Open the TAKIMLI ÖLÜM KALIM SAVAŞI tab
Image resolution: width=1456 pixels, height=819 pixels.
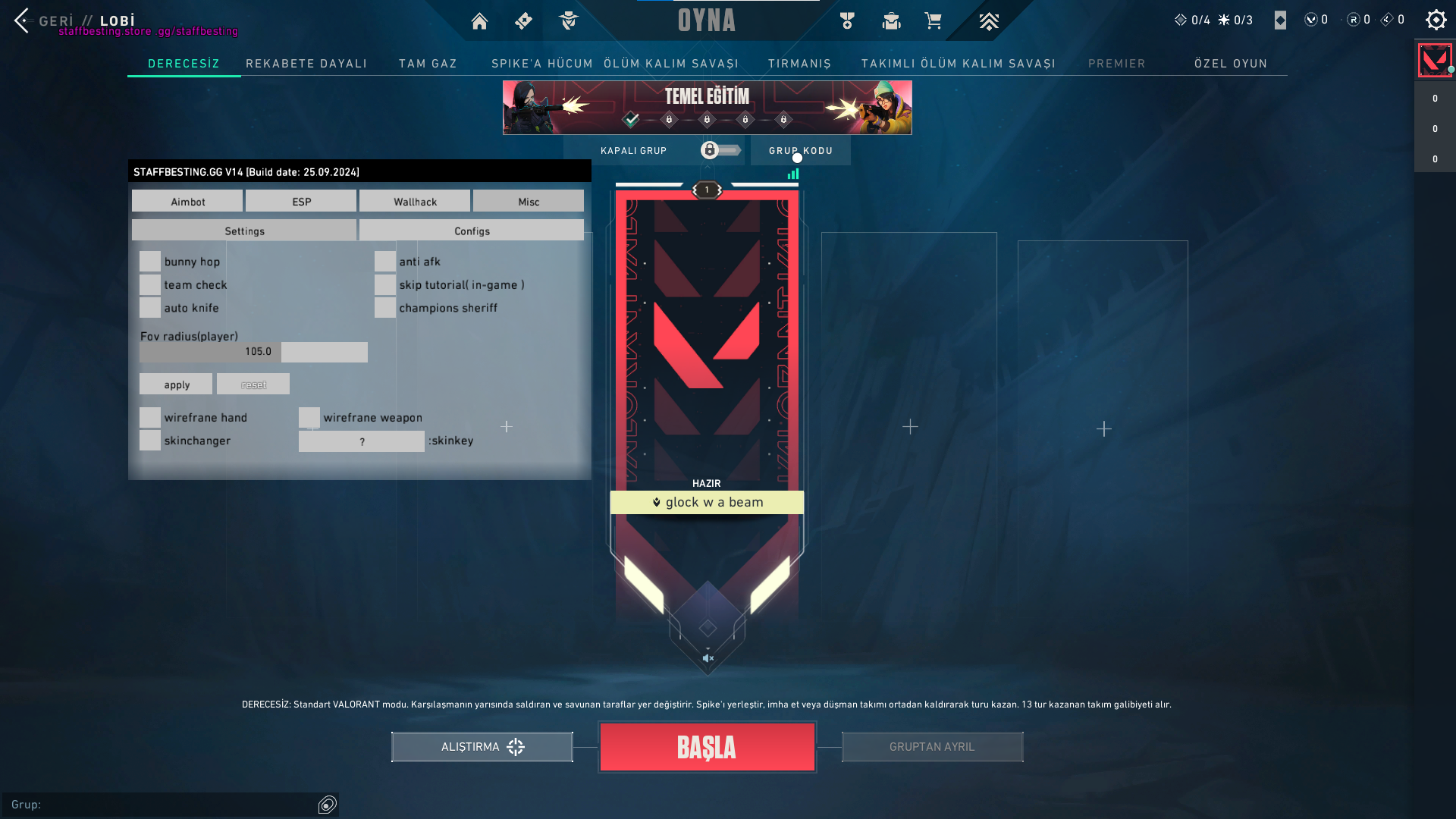pyautogui.click(x=958, y=64)
